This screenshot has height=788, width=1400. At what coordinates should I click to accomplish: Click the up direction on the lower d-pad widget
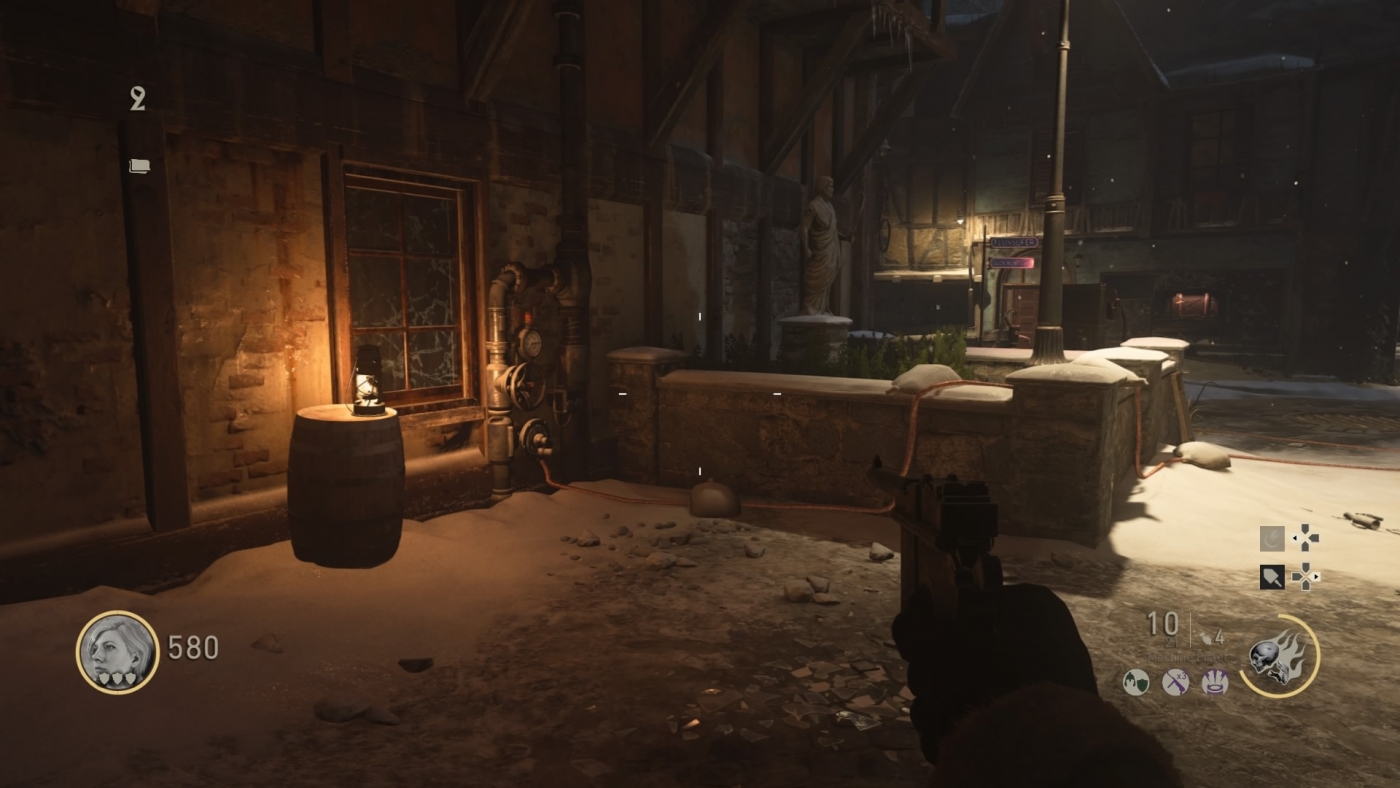point(1305,564)
